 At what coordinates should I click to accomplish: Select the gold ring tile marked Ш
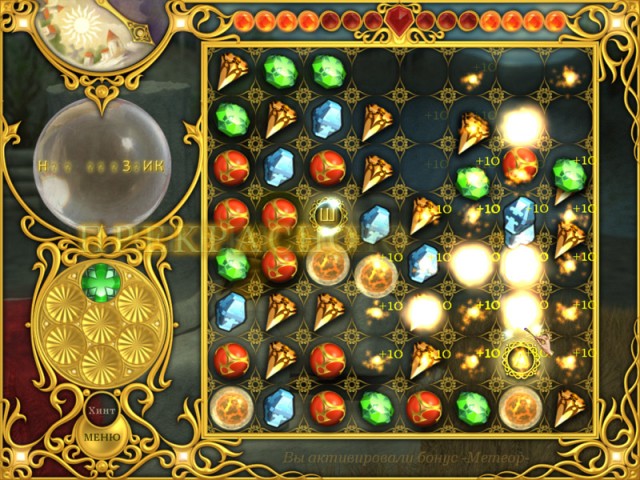point(325,213)
